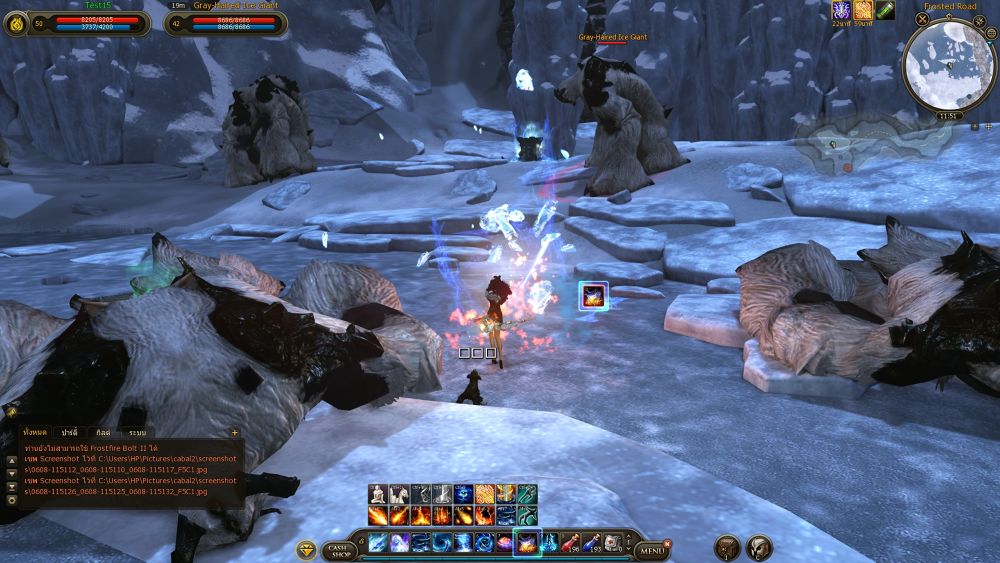The width and height of the screenshot is (1000, 563).
Task: Click the crossed-swords button beside minimap
Action: coord(922,19)
